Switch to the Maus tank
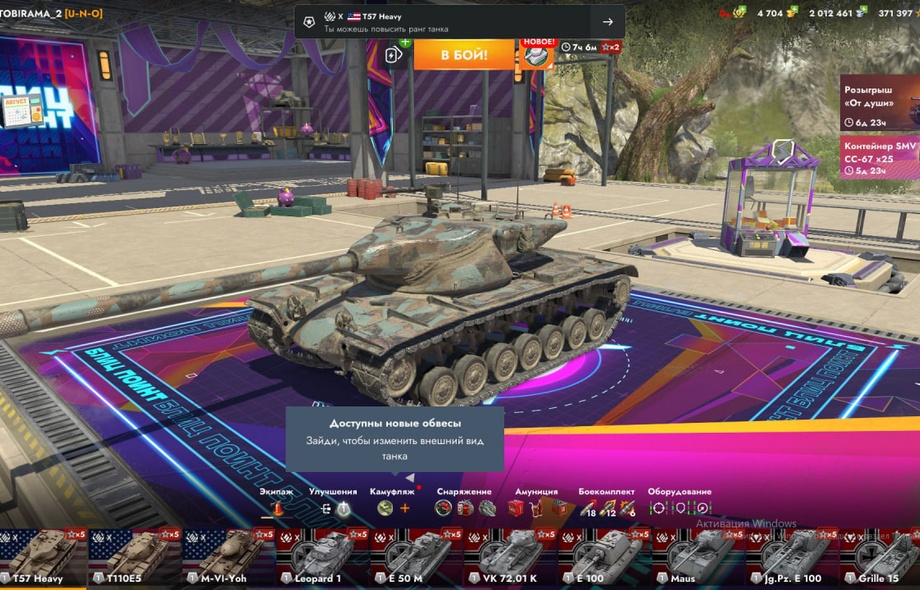The image size is (920, 590). [x=694, y=558]
